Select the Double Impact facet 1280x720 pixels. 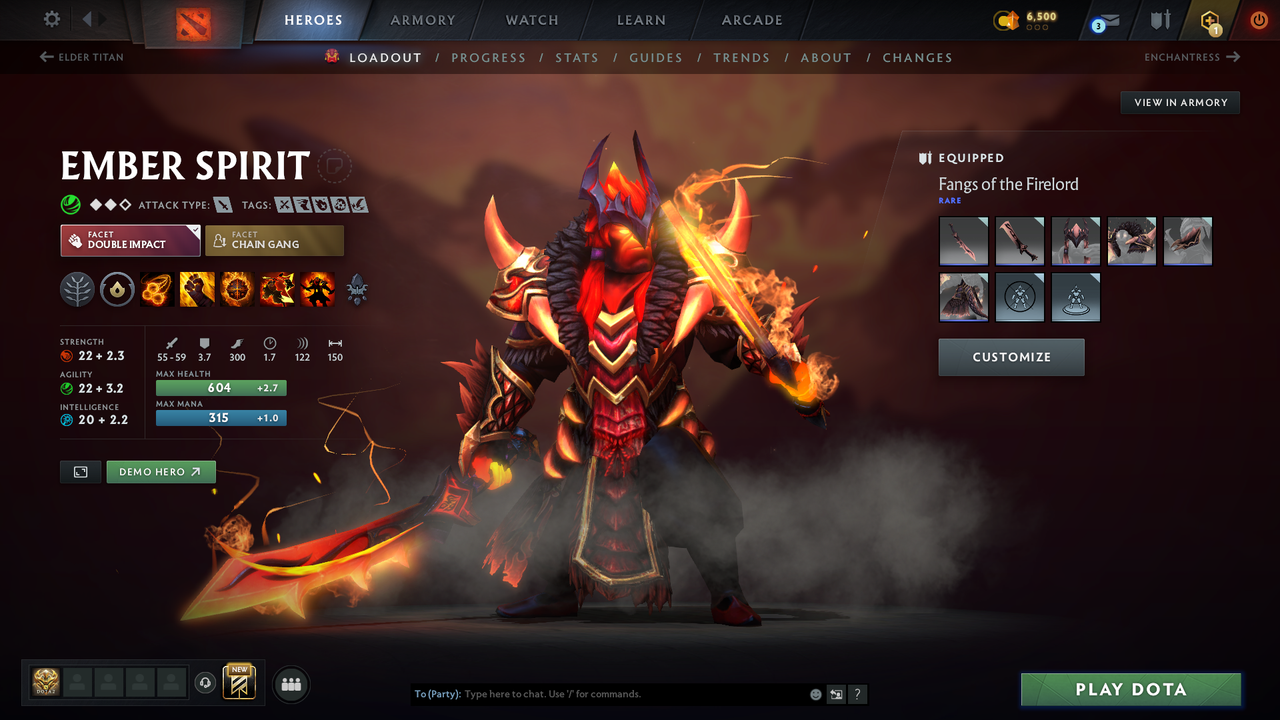click(x=130, y=240)
